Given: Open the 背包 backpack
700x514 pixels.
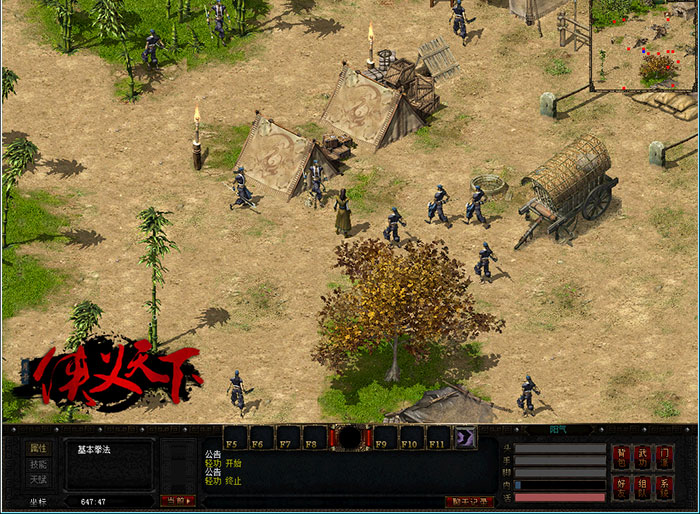Looking at the screenshot, I should (x=622, y=457).
